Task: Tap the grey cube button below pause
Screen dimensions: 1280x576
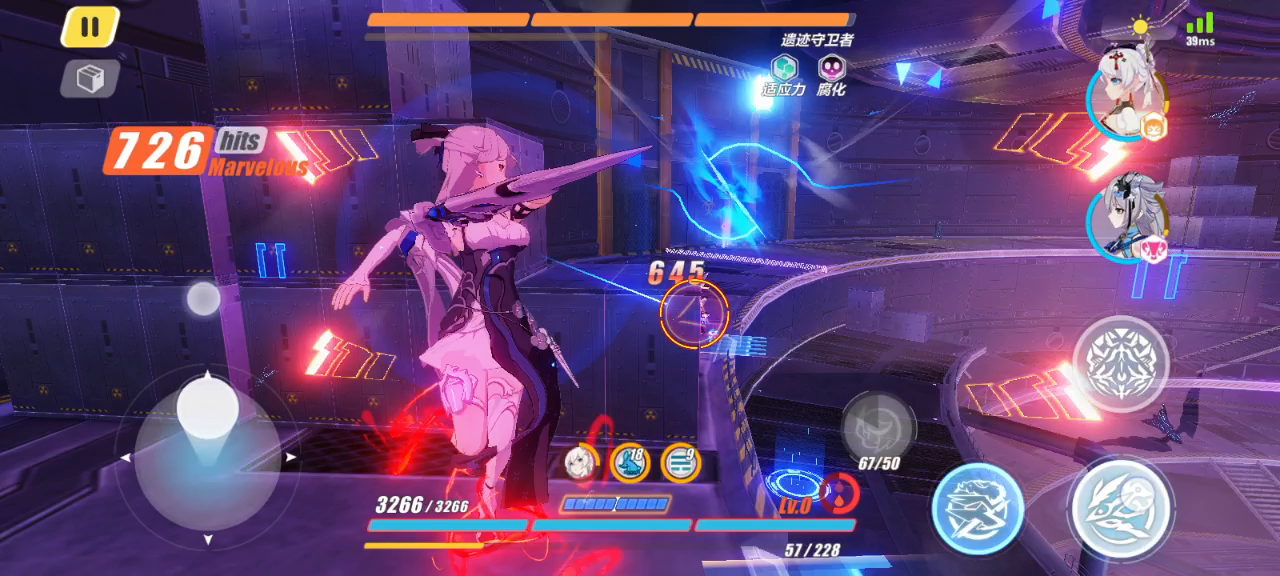Action: coord(90,80)
